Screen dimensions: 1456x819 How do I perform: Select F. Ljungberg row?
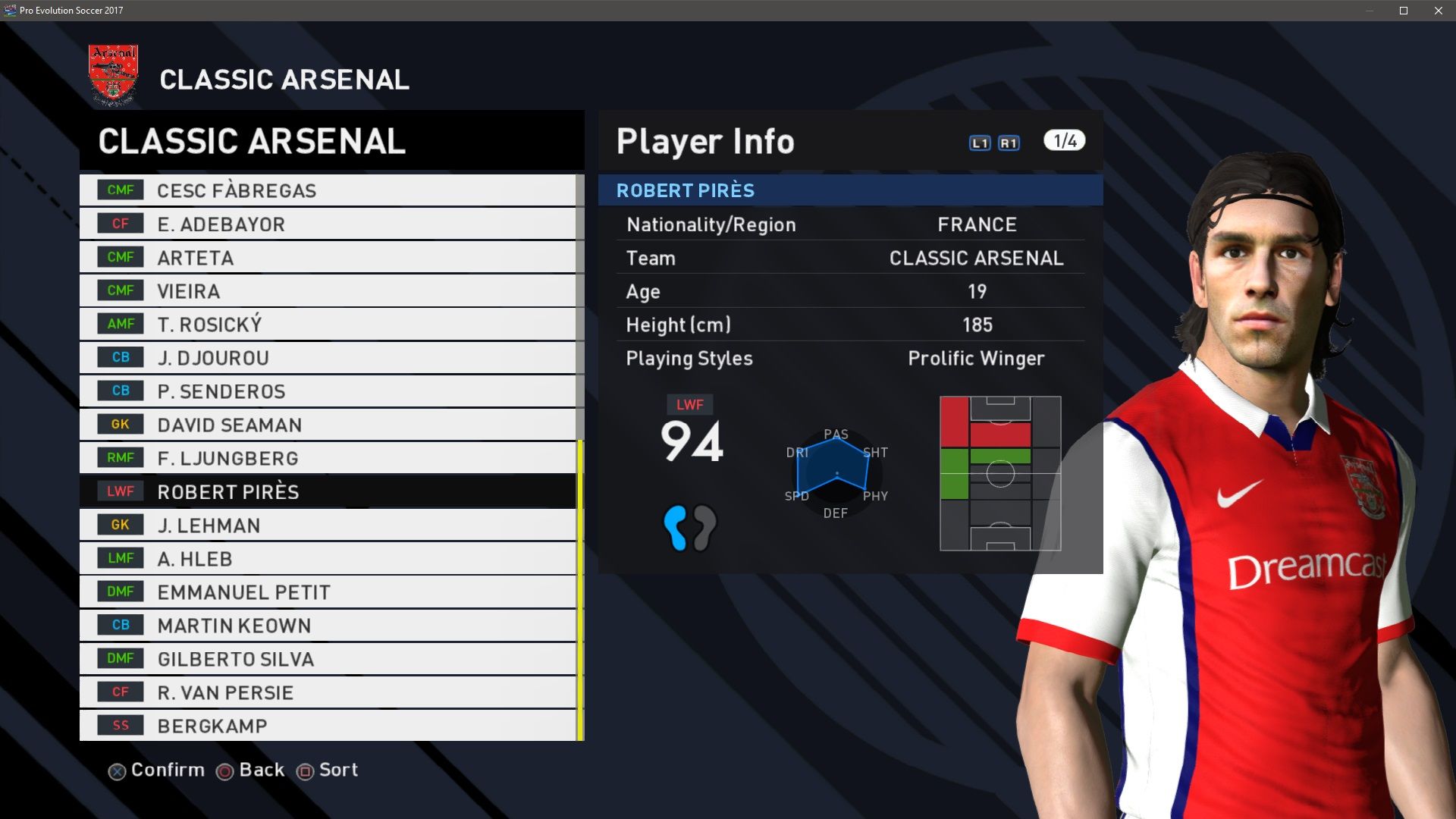coord(328,458)
